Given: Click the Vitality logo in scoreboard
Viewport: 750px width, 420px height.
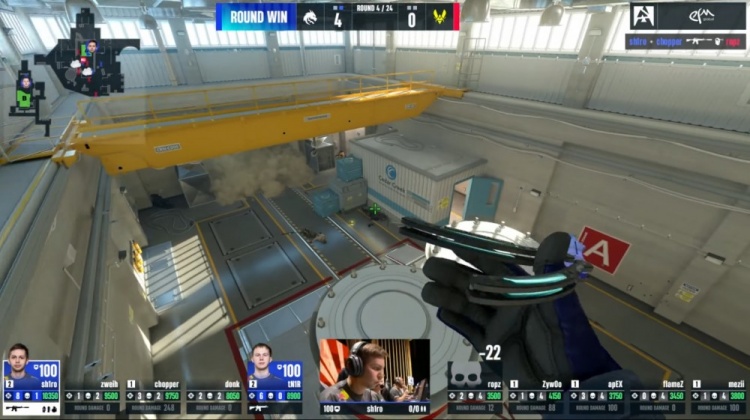Looking at the screenshot, I should click(437, 16).
